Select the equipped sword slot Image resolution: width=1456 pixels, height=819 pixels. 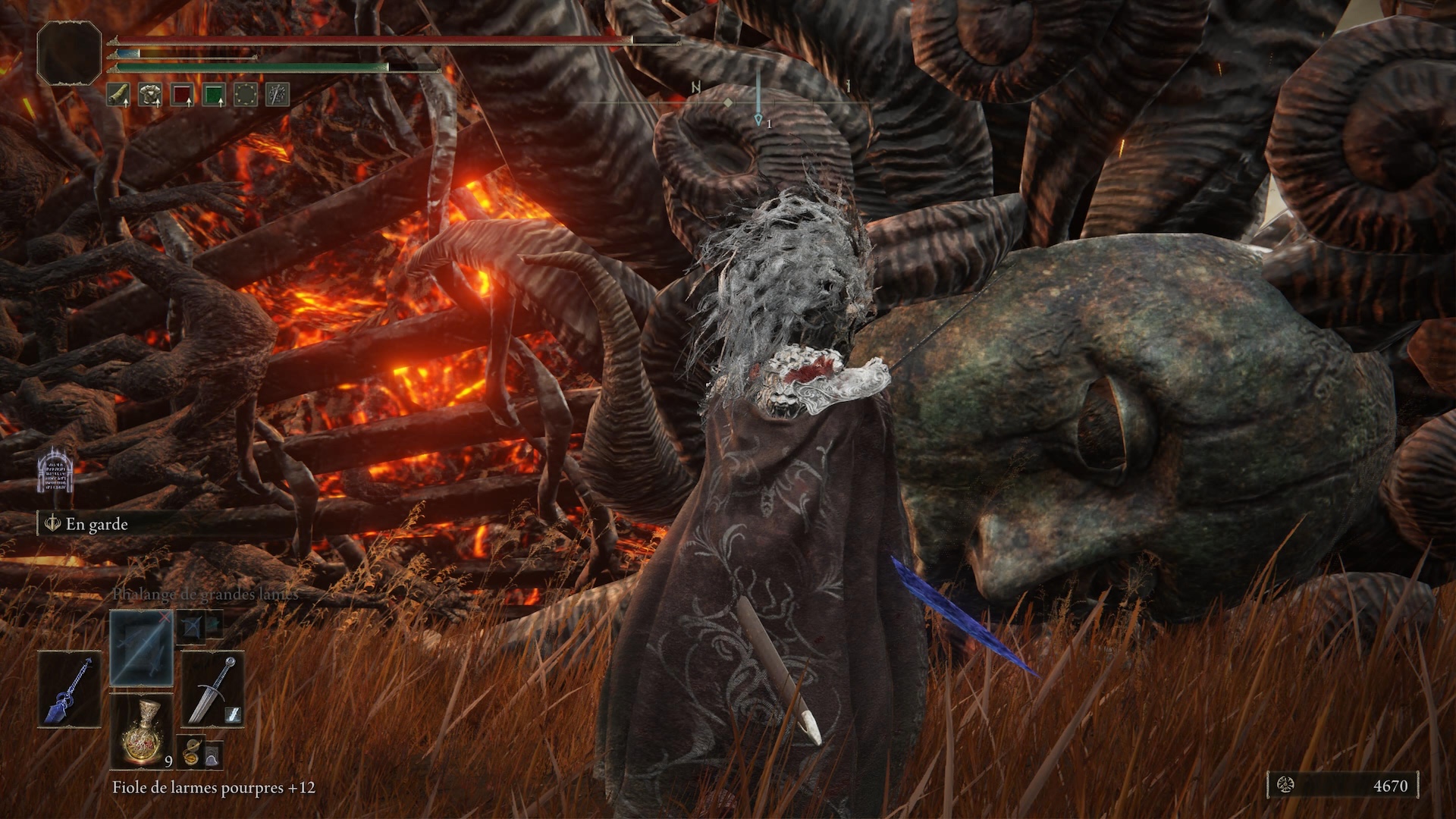coord(212,689)
